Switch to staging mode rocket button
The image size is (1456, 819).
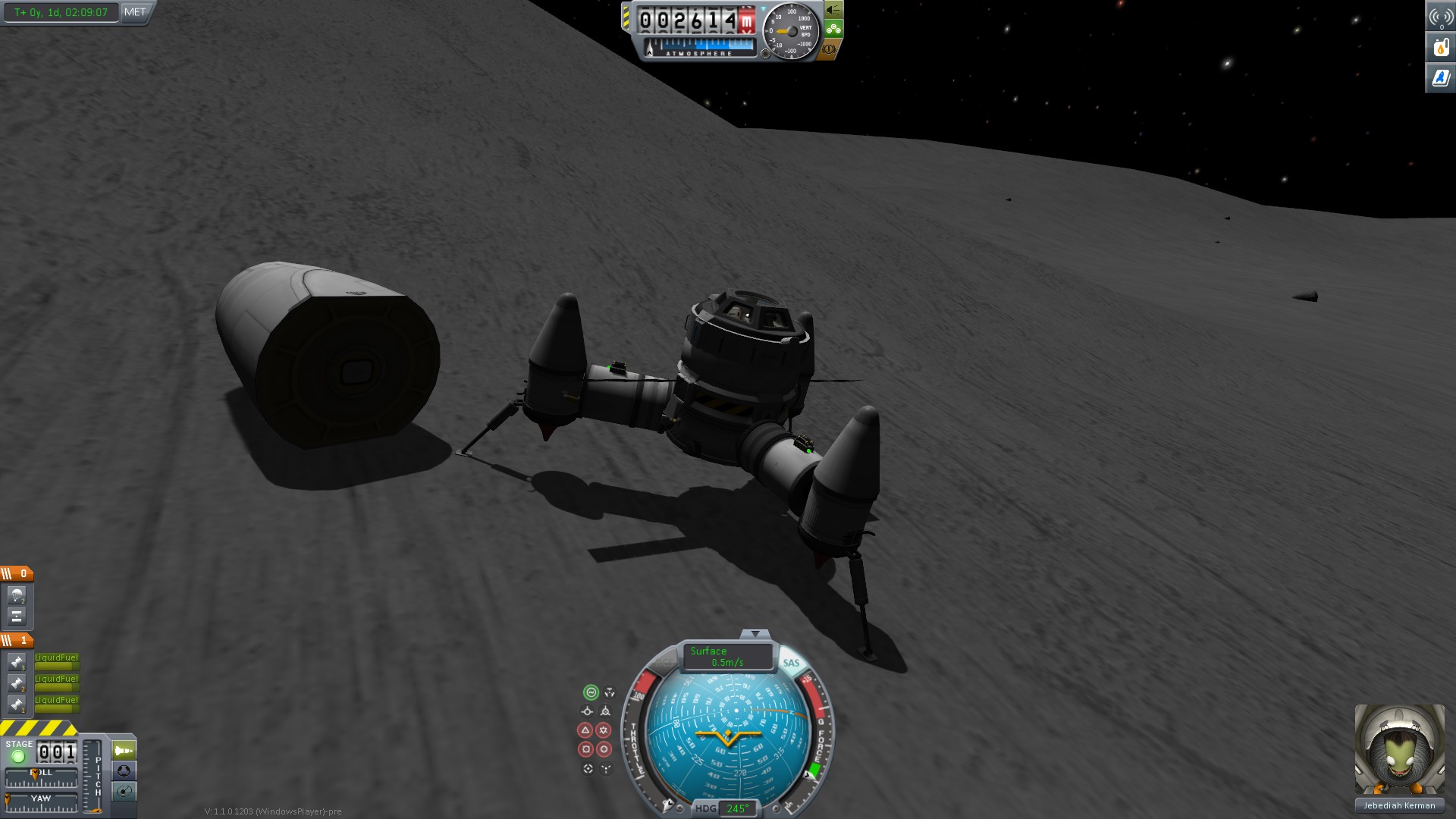click(x=124, y=751)
